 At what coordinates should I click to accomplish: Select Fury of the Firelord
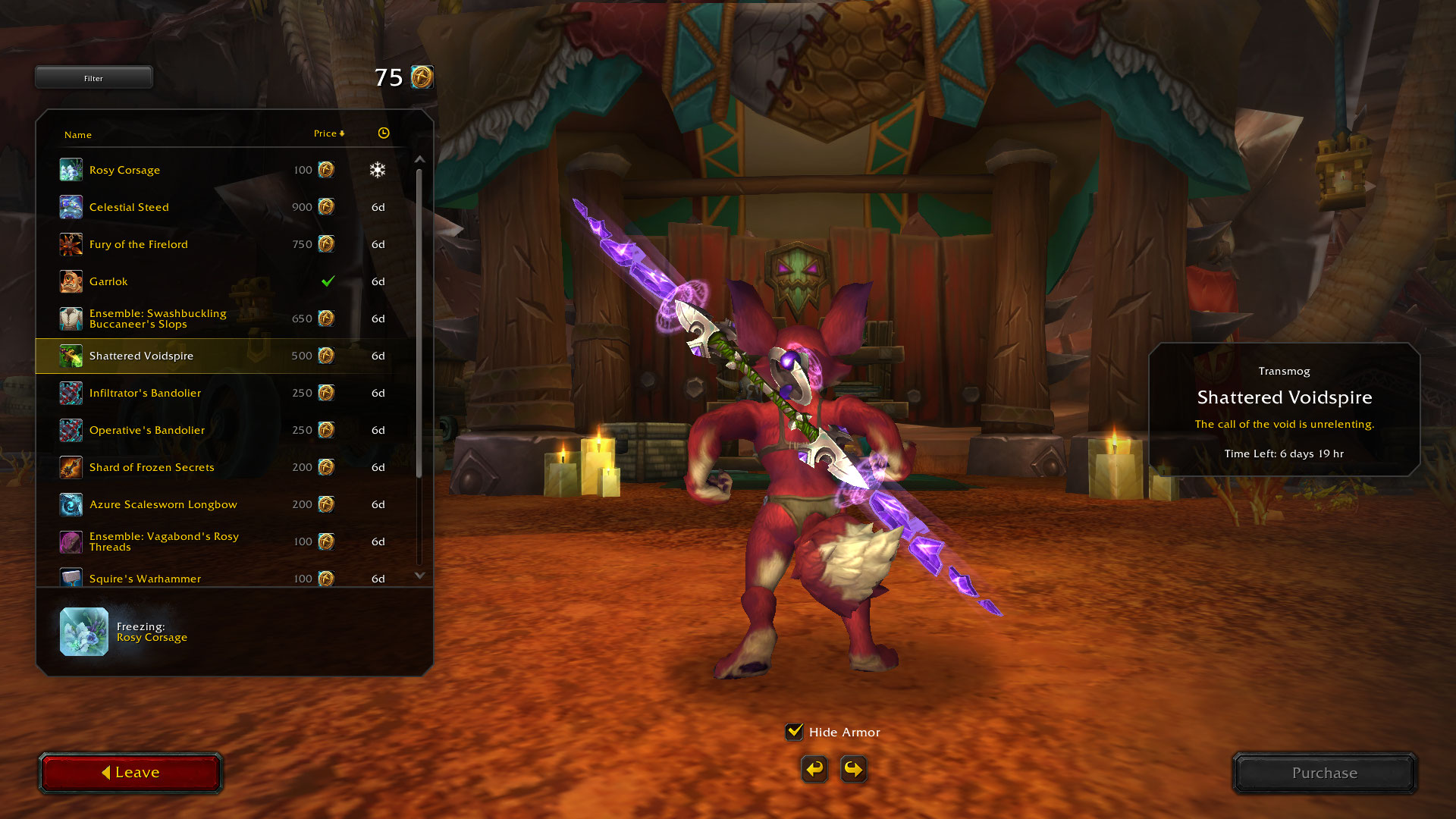click(139, 244)
